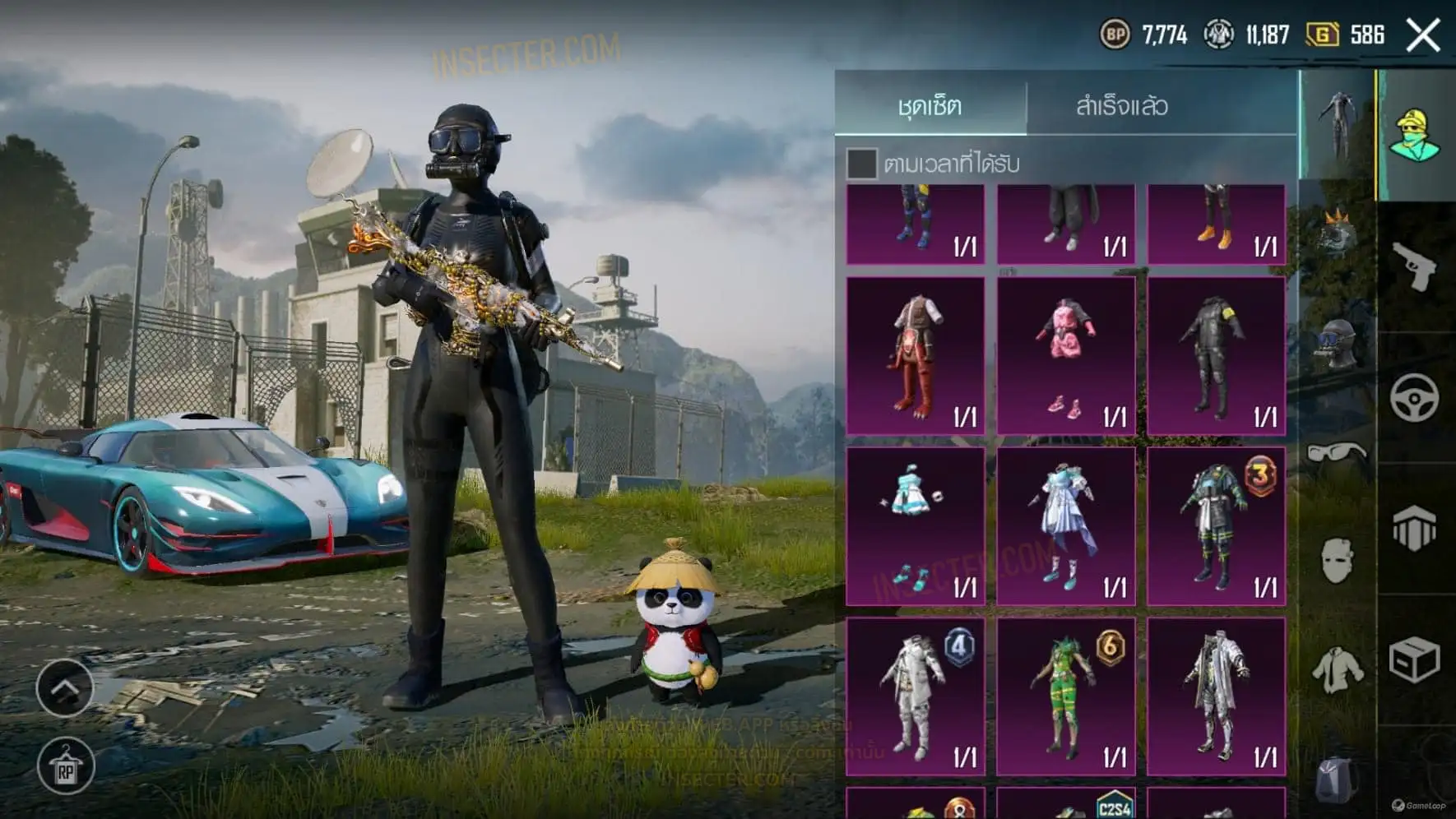Show the crate box category
Viewport: 1456px width, 819px height.
coord(1415,659)
